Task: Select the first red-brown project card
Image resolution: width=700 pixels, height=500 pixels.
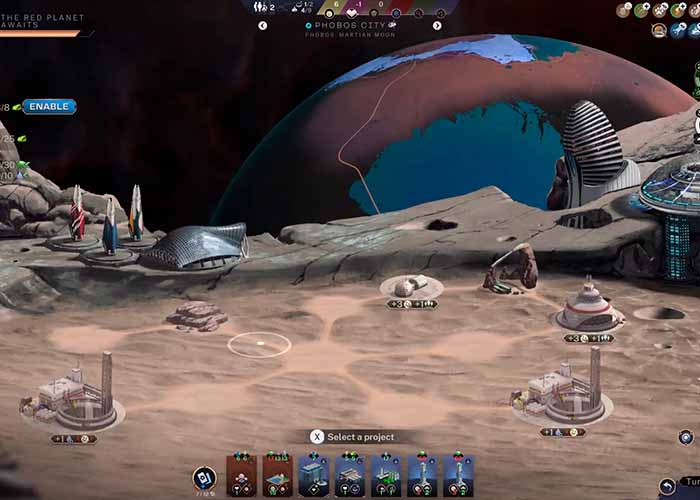Action: coord(242,476)
